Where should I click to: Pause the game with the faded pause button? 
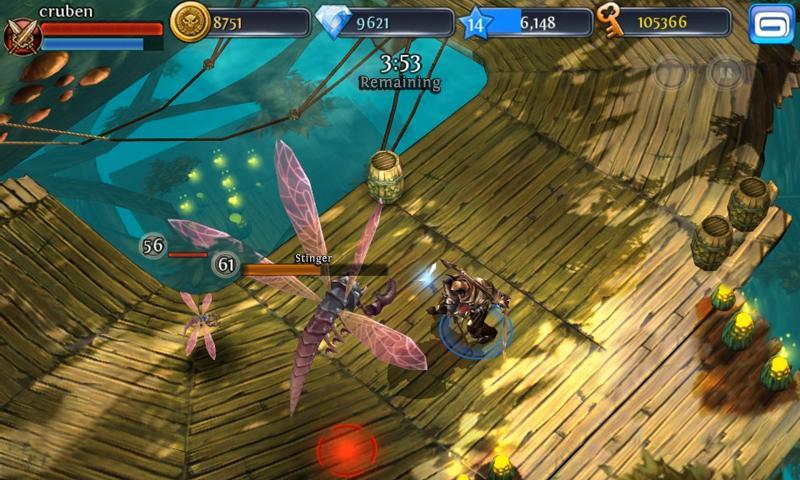[x=727, y=70]
